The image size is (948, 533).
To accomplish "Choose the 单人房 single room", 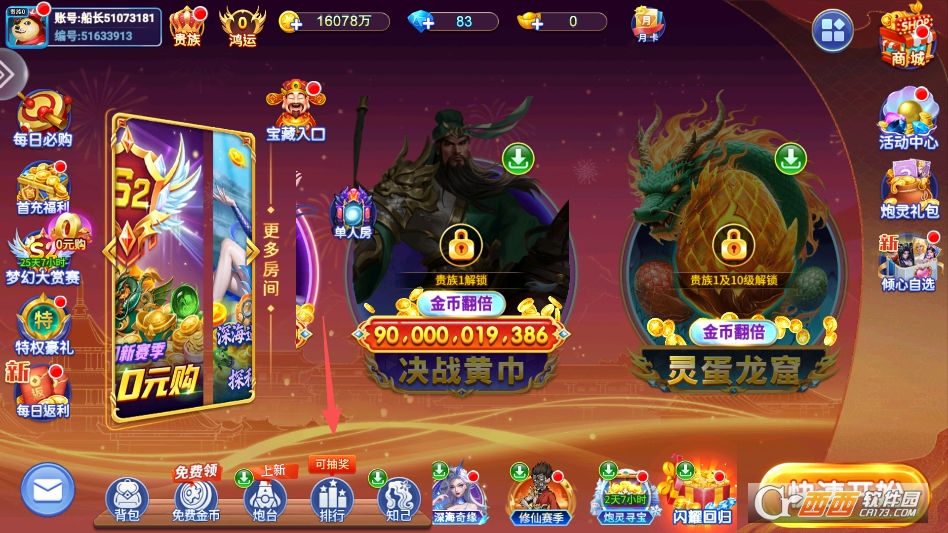I will pyautogui.click(x=352, y=214).
